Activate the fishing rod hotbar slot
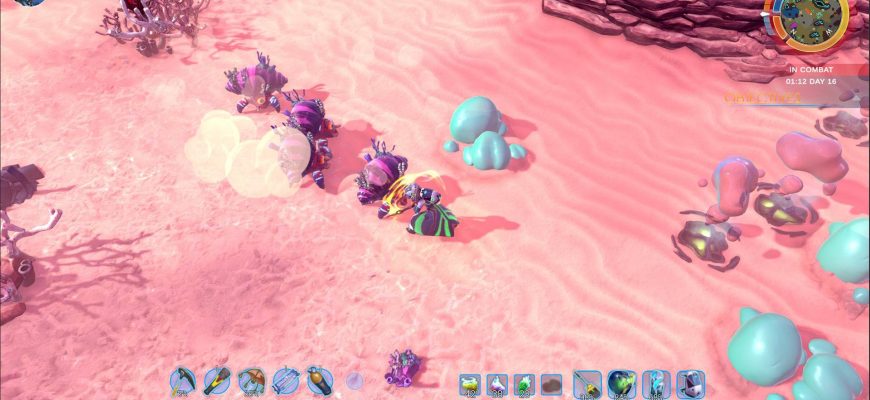This screenshot has width=870, height=400. click(x=588, y=384)
